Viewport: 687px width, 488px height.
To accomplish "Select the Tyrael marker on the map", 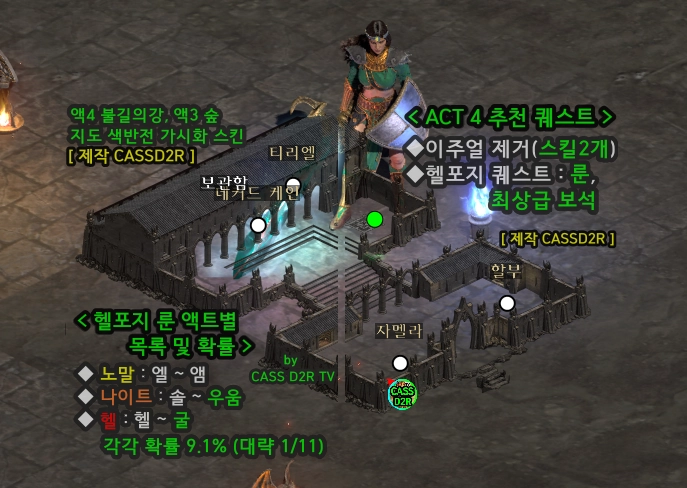I will pos(293,185).
